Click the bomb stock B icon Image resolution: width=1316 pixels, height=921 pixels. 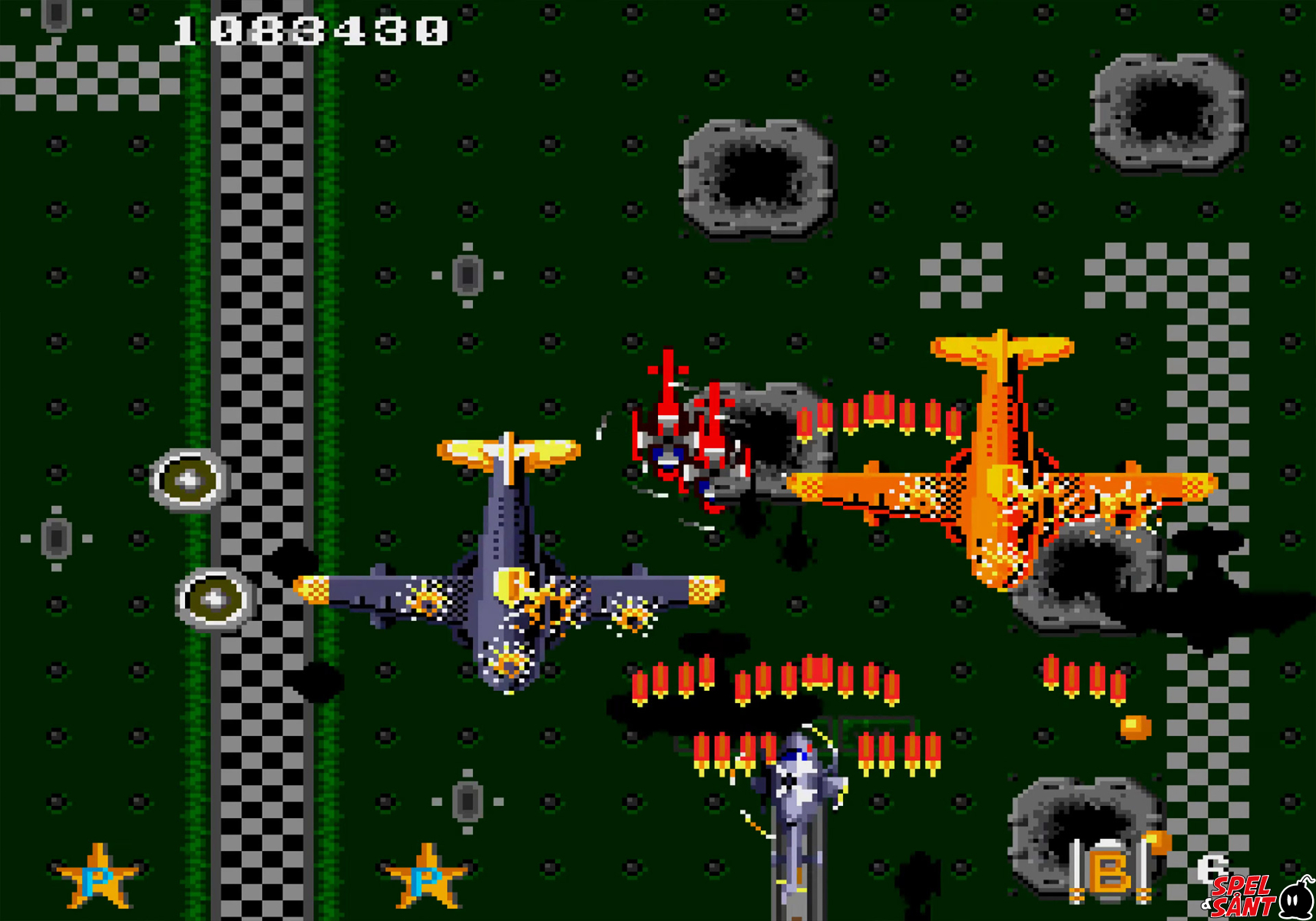point(1112,872)
